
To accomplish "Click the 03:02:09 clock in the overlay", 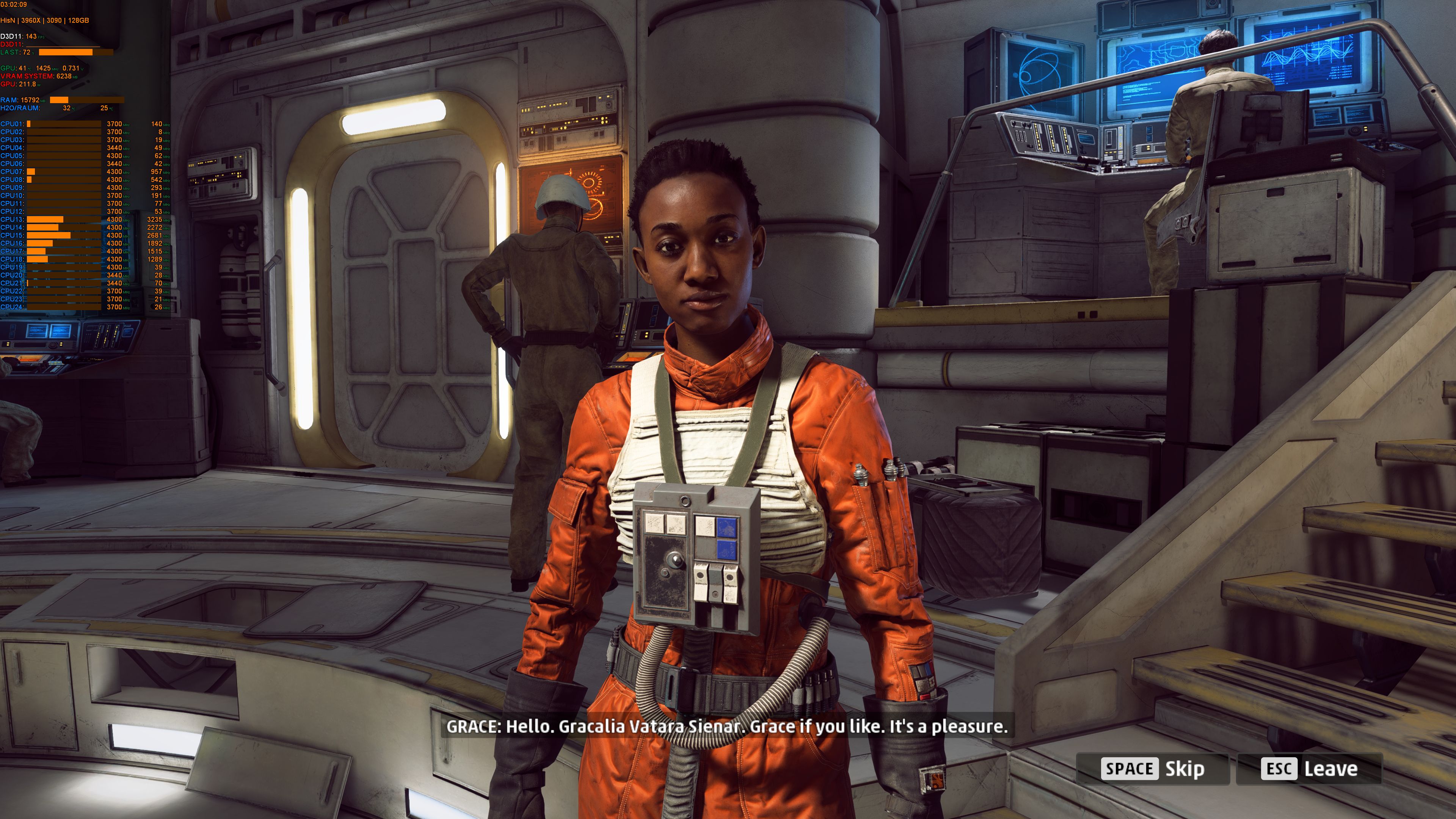I will [x=13, y=5].
